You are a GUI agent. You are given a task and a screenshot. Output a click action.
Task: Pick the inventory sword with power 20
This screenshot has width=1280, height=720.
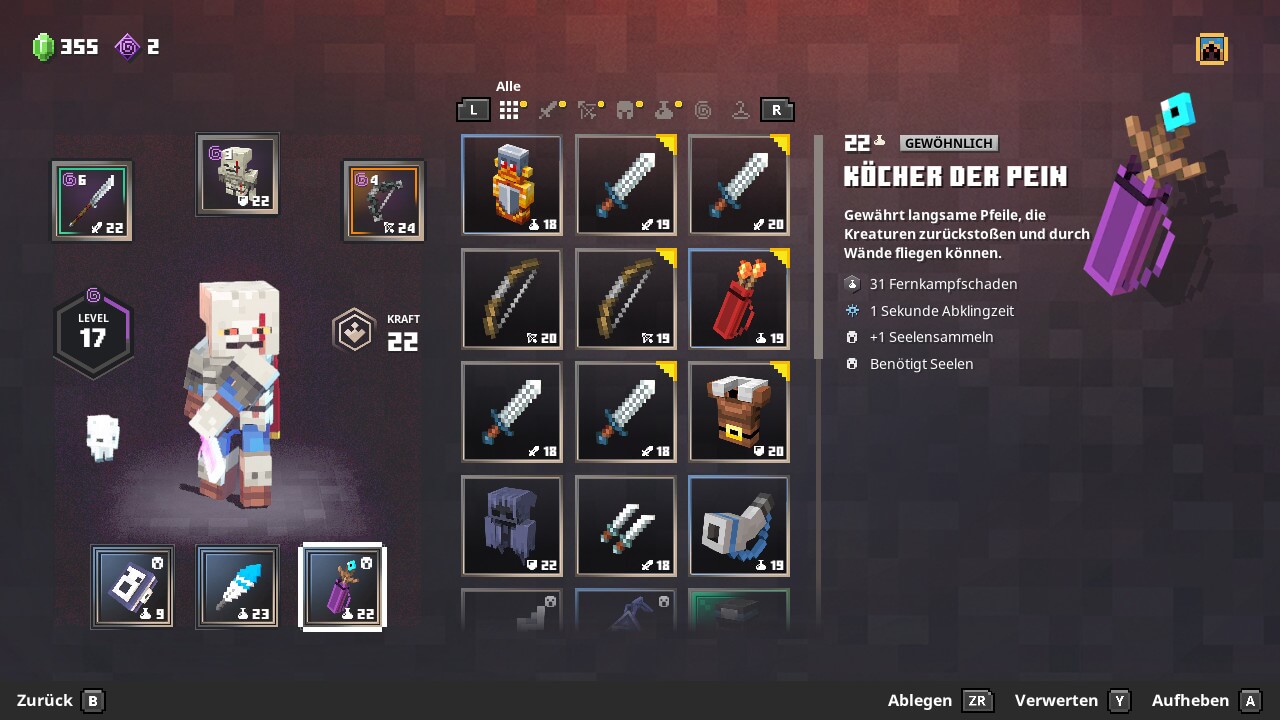739,185
